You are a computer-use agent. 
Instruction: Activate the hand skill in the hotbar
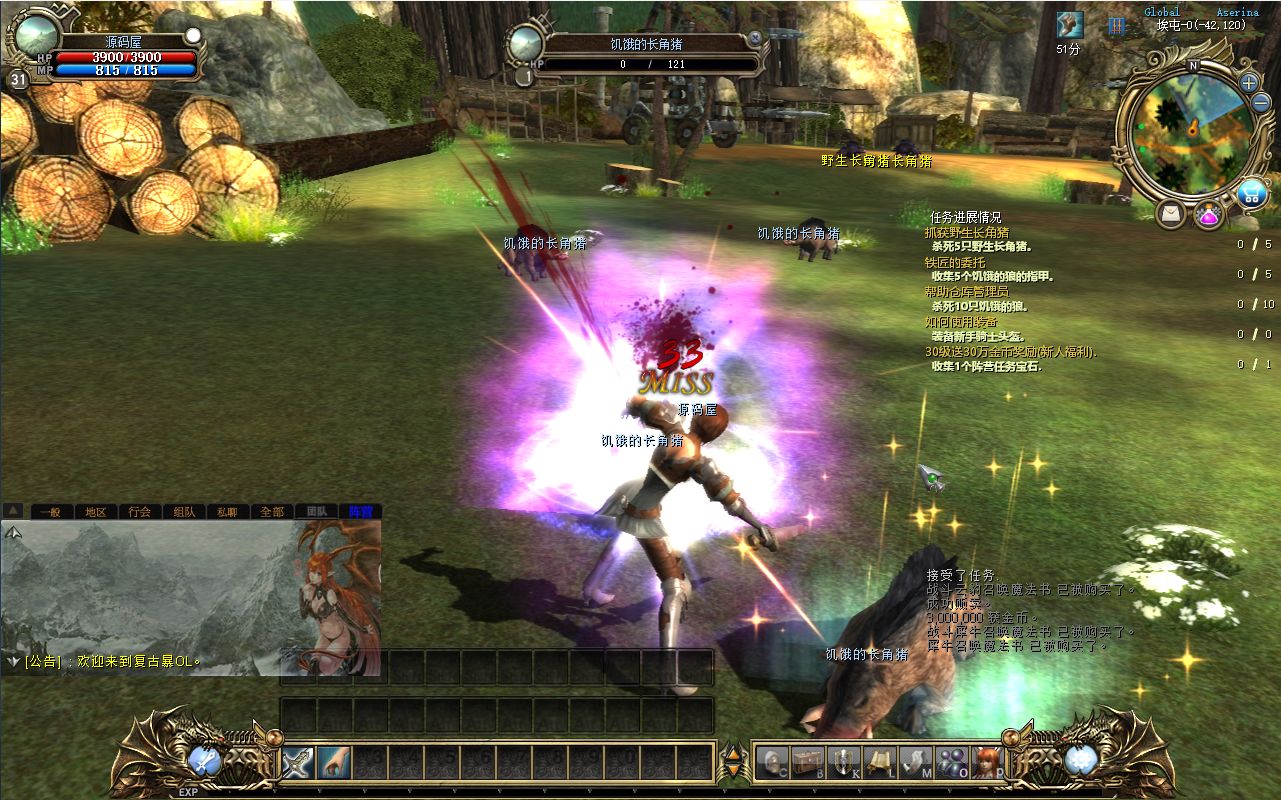coord(334,763)
